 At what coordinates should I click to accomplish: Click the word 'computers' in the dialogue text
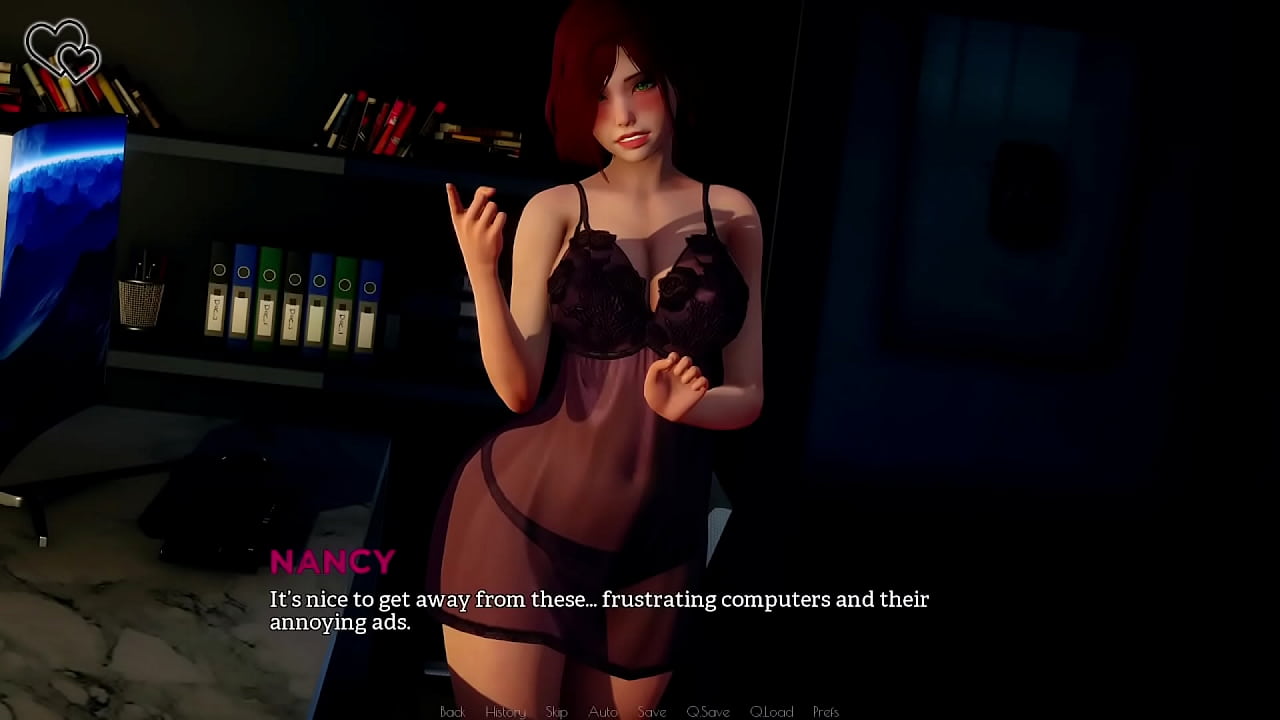pos(776,599)
